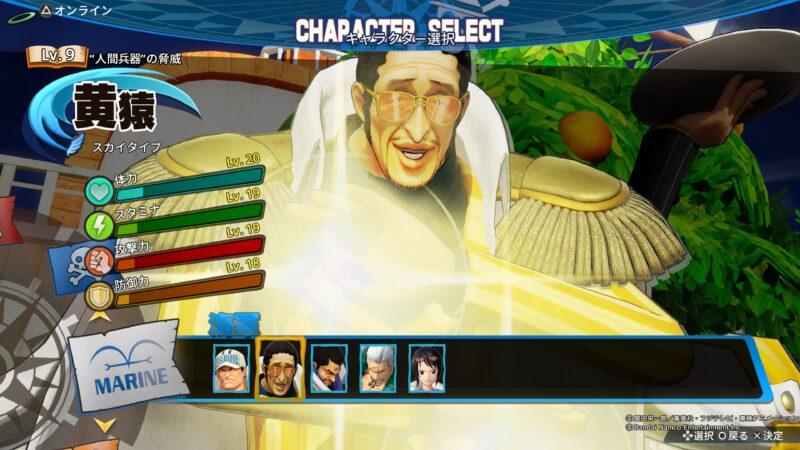The image size is (800, 450).
Task: Pick the Fujitora character portrait
Action: pyautogui.click(x=329, y=368)
